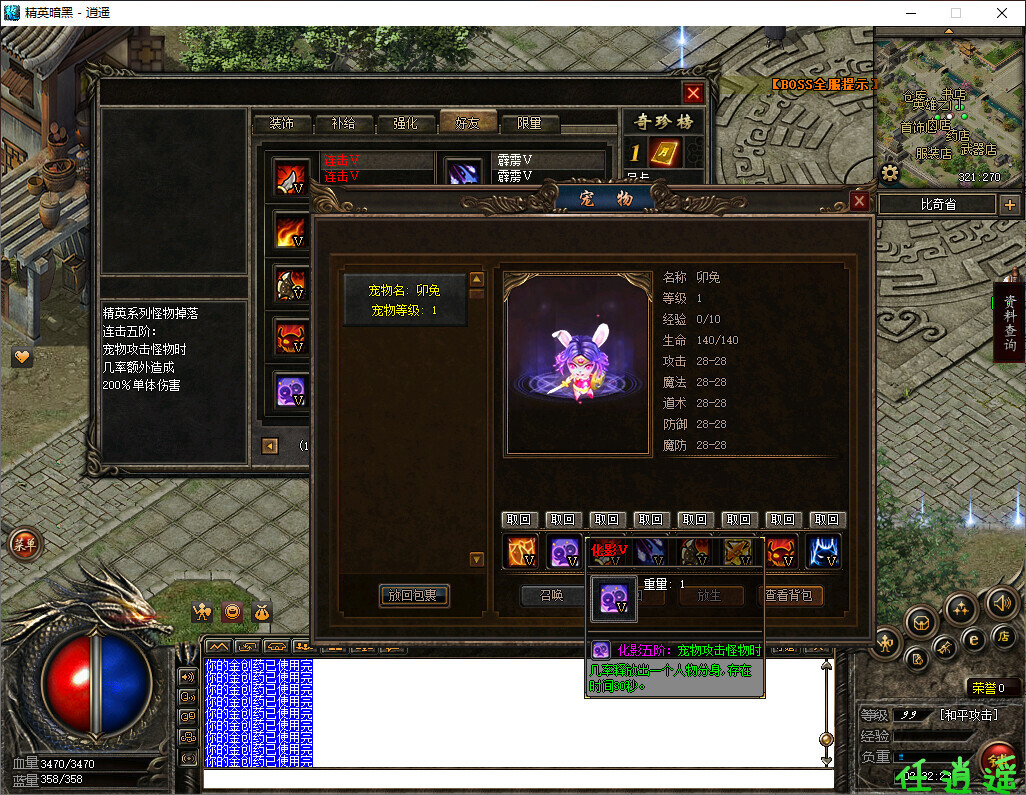Open the pet bag with 查看背包

(x=789, y=596)
